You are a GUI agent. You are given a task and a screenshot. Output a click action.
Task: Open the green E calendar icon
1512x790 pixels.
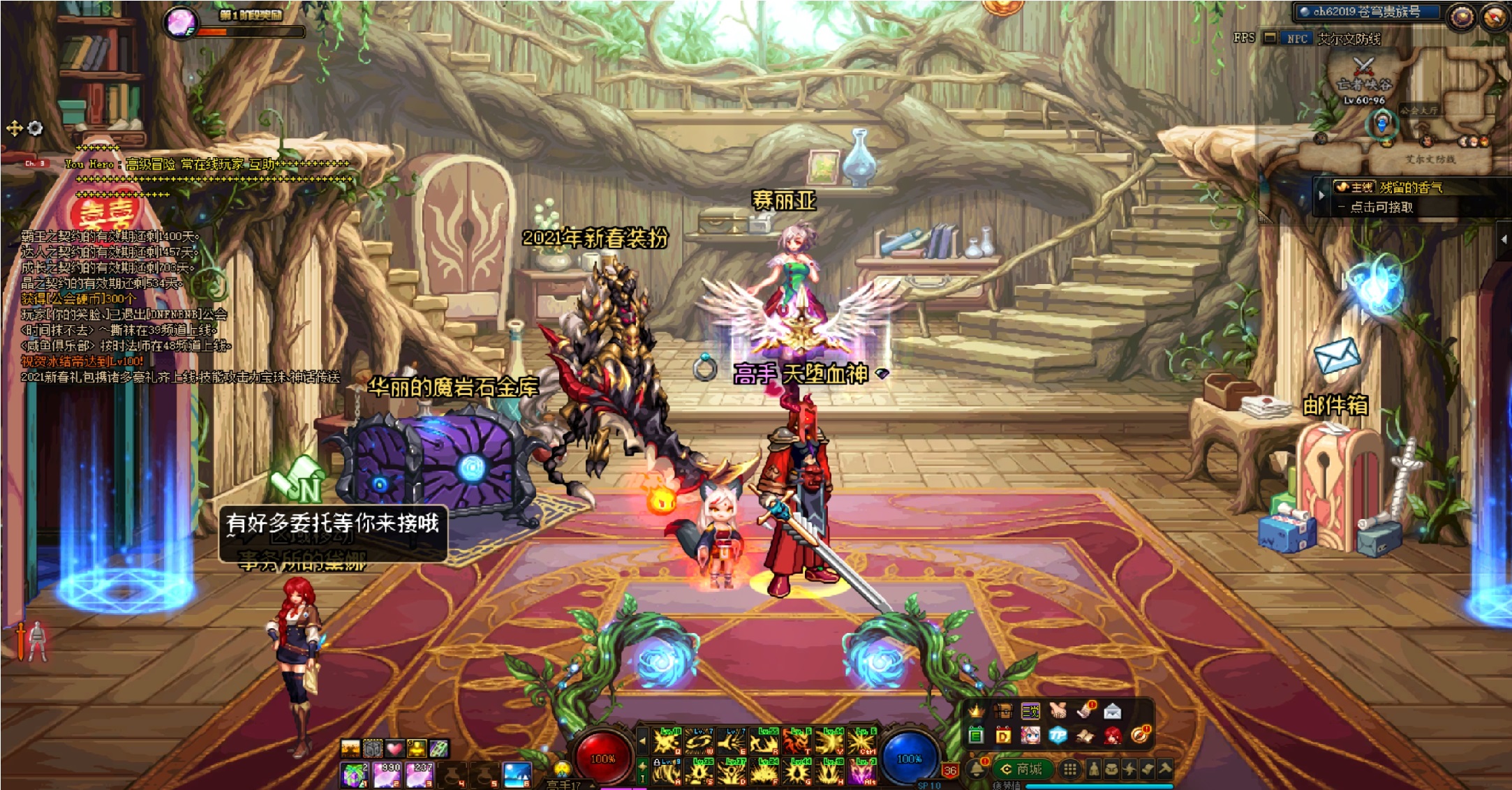976,736
